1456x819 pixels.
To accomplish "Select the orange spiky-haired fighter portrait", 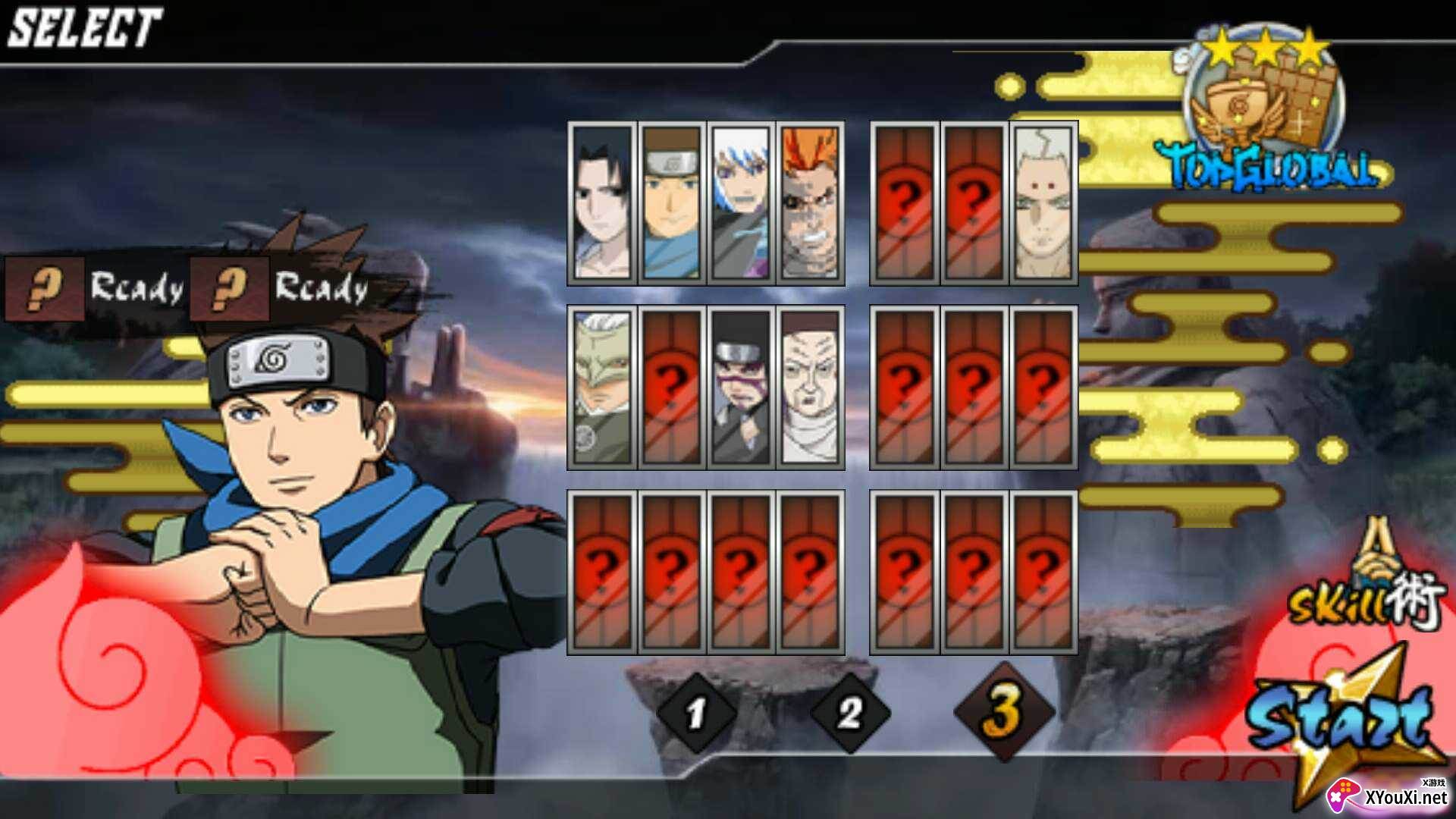I will click(810, 202).
